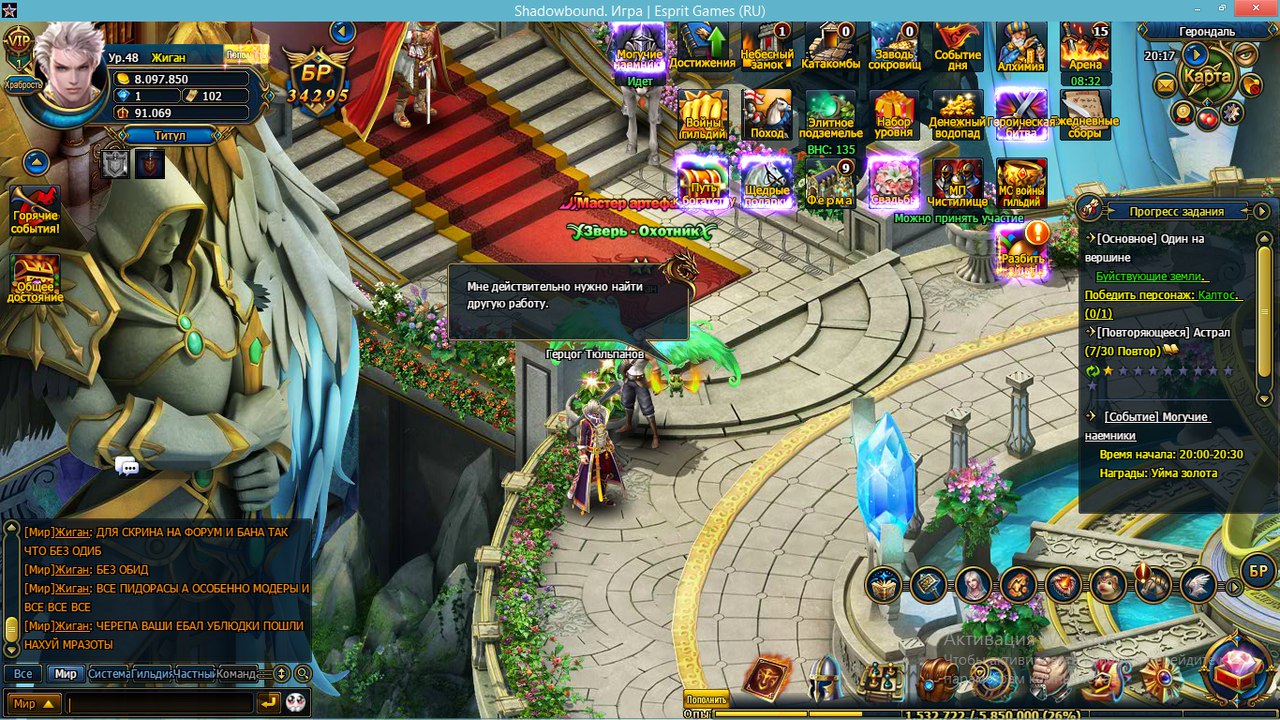This screenshot has height=720, width=1280.
Task: Open the Карта world map button
Action: point(1206,75)
